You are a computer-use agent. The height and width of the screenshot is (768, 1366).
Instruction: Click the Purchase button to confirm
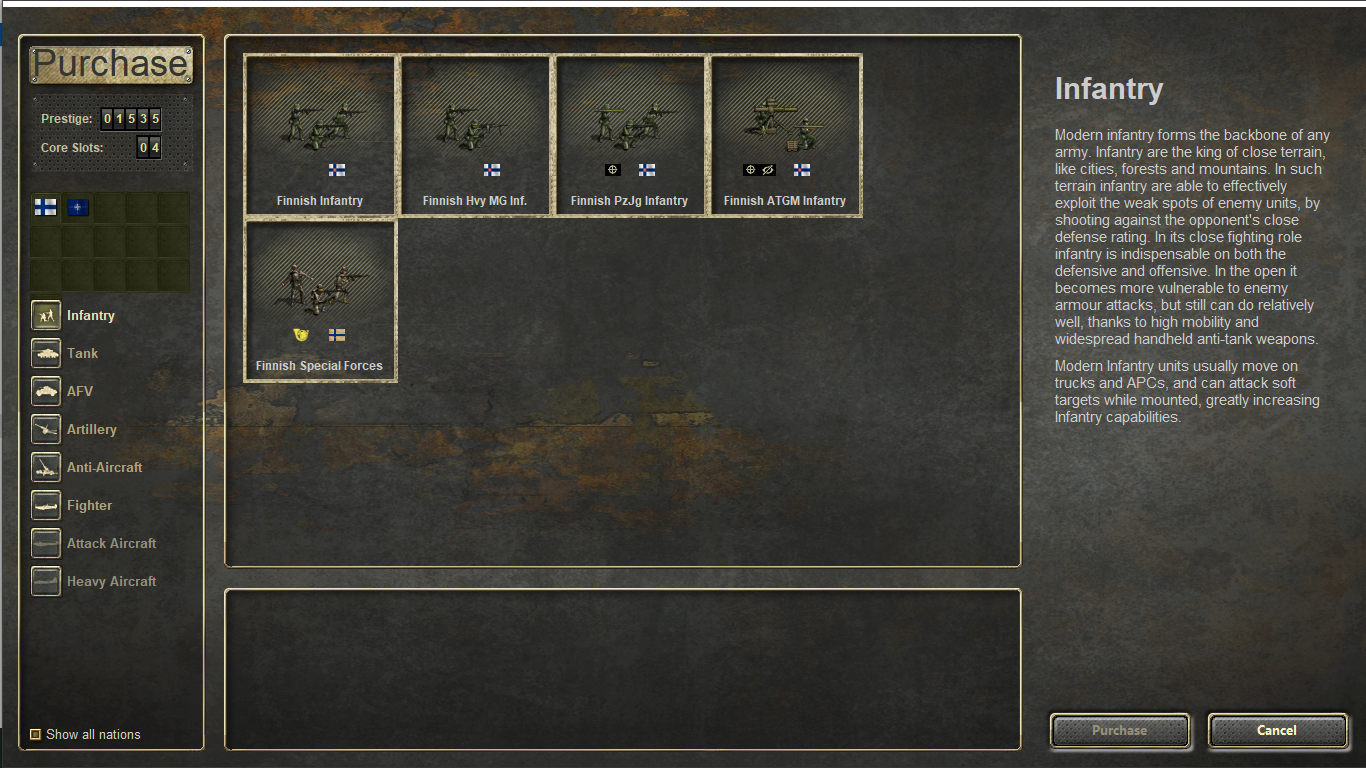pos(1119,731)
